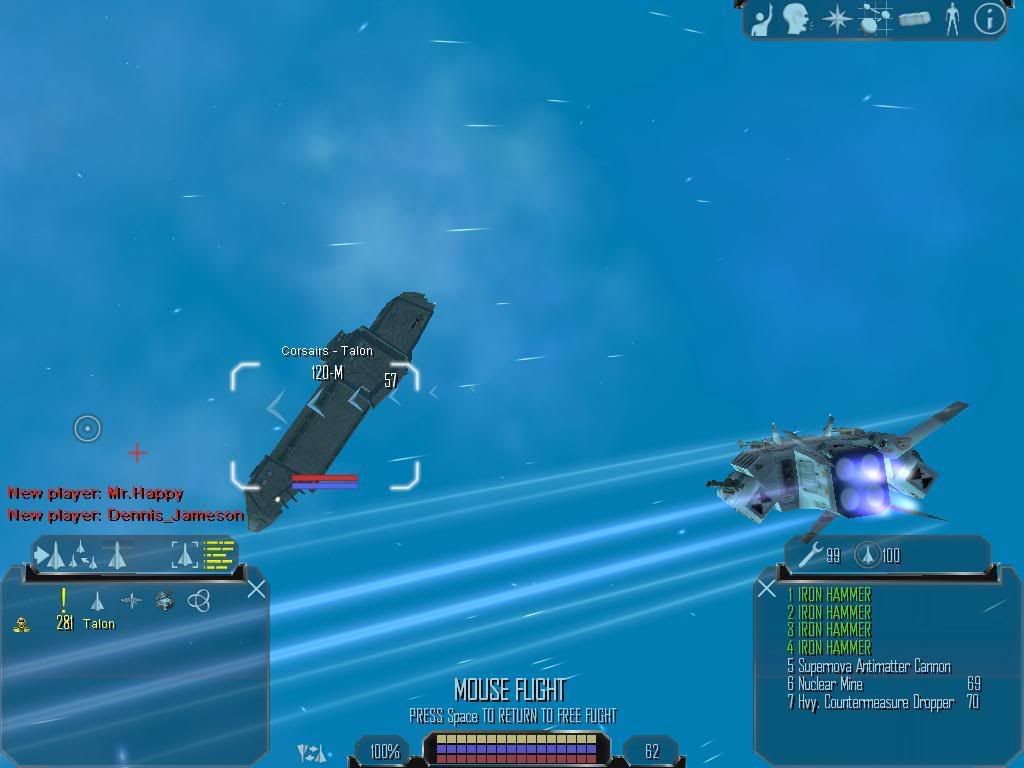This screenshot has width=1024, height=768.
Task: Close the target contact list panel
Action: [x=256, y=589]
